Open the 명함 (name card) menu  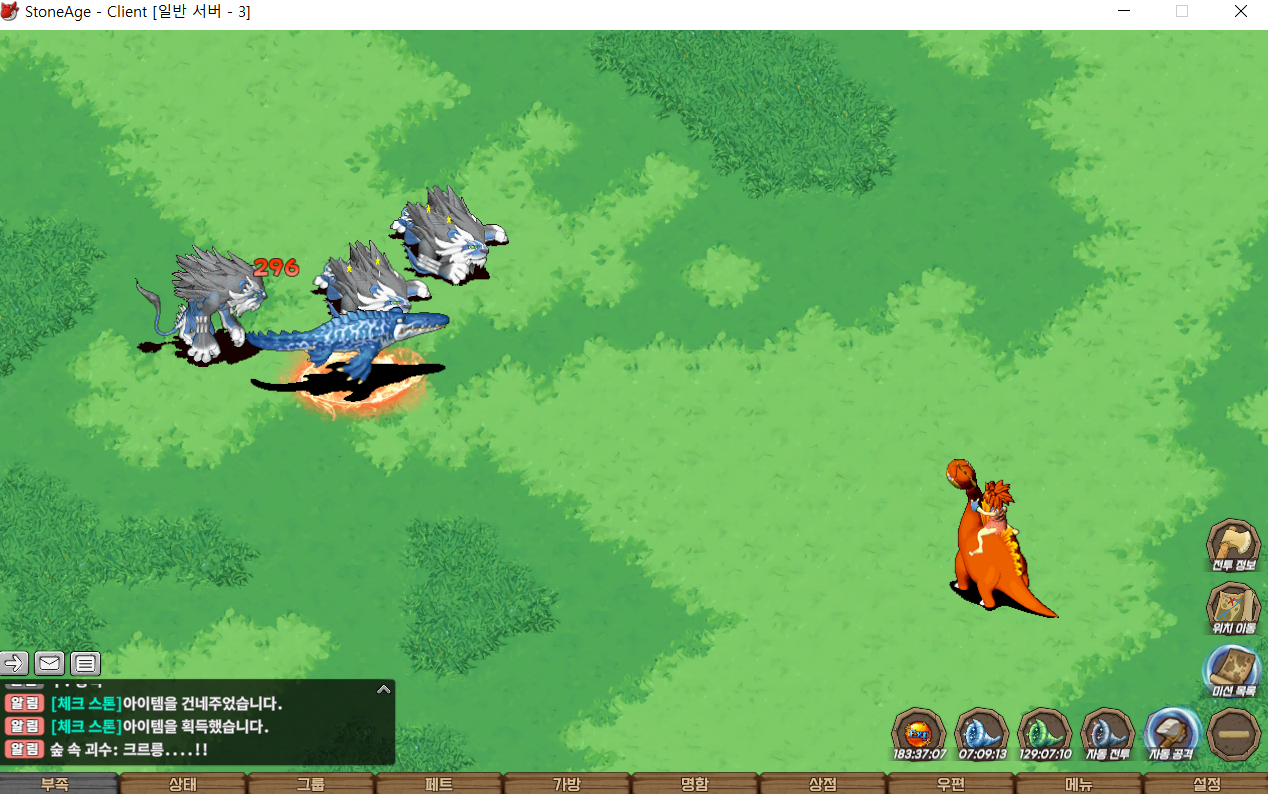[x=695, y=784]
